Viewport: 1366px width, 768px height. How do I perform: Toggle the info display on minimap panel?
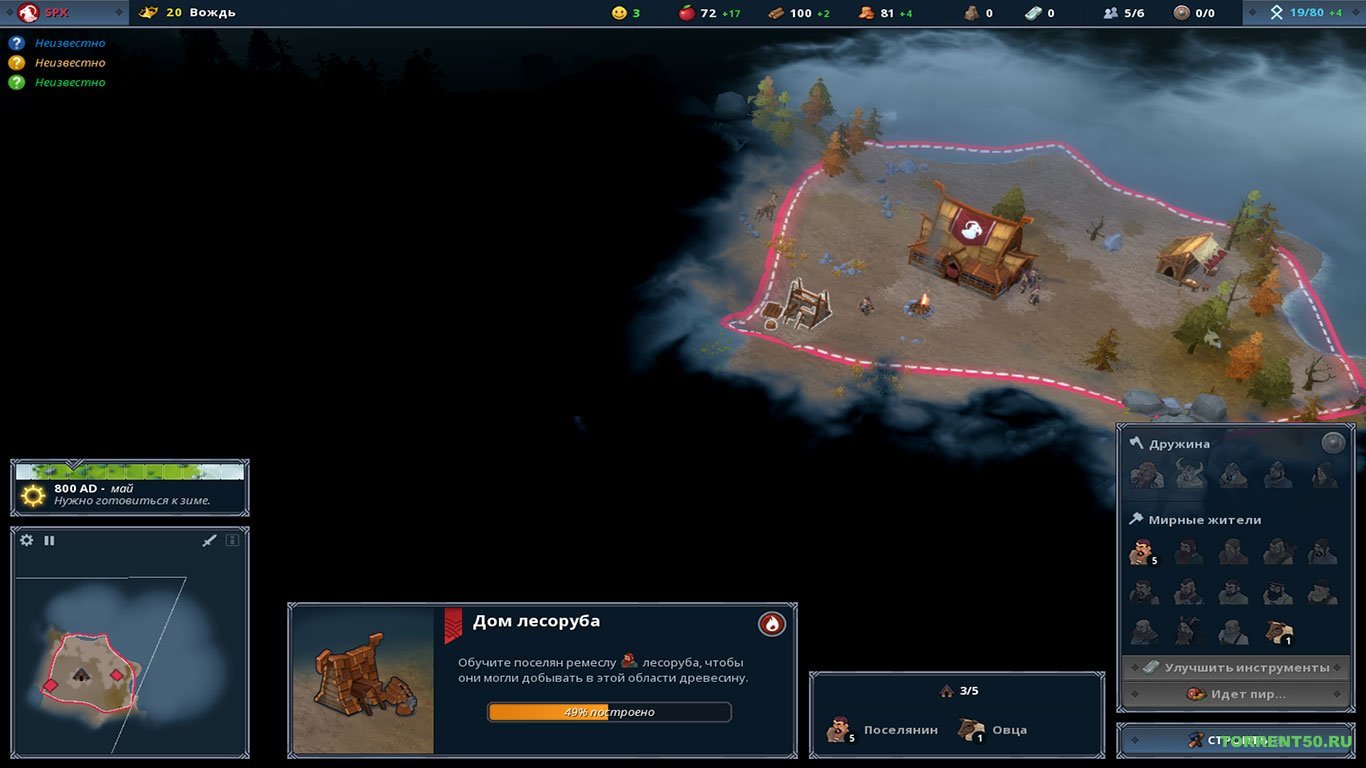click(232, 540)
